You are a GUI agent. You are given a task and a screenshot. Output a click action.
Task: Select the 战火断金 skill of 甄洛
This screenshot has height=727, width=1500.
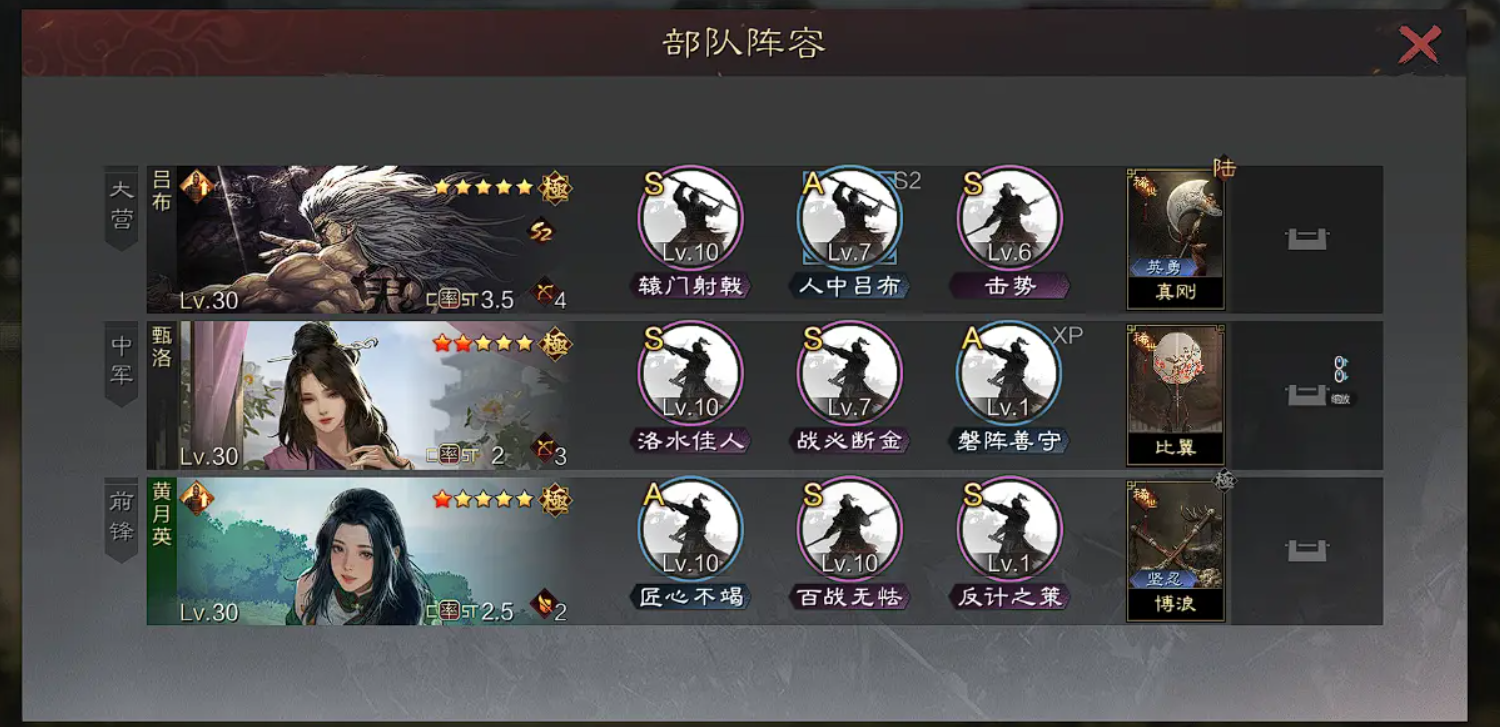850,372
